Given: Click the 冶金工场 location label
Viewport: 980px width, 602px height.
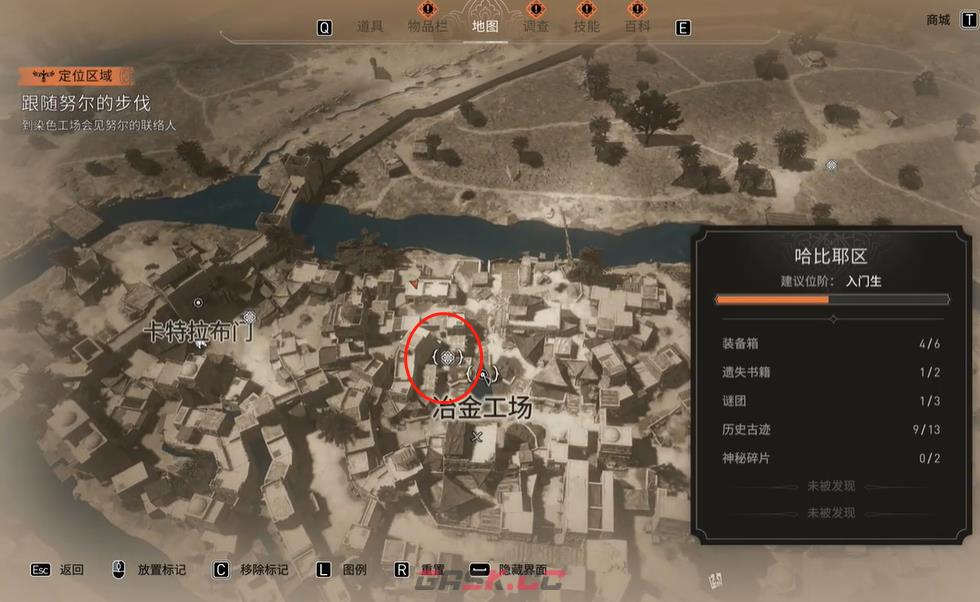Looking at the screenshot, I should (x=481, y=408).
